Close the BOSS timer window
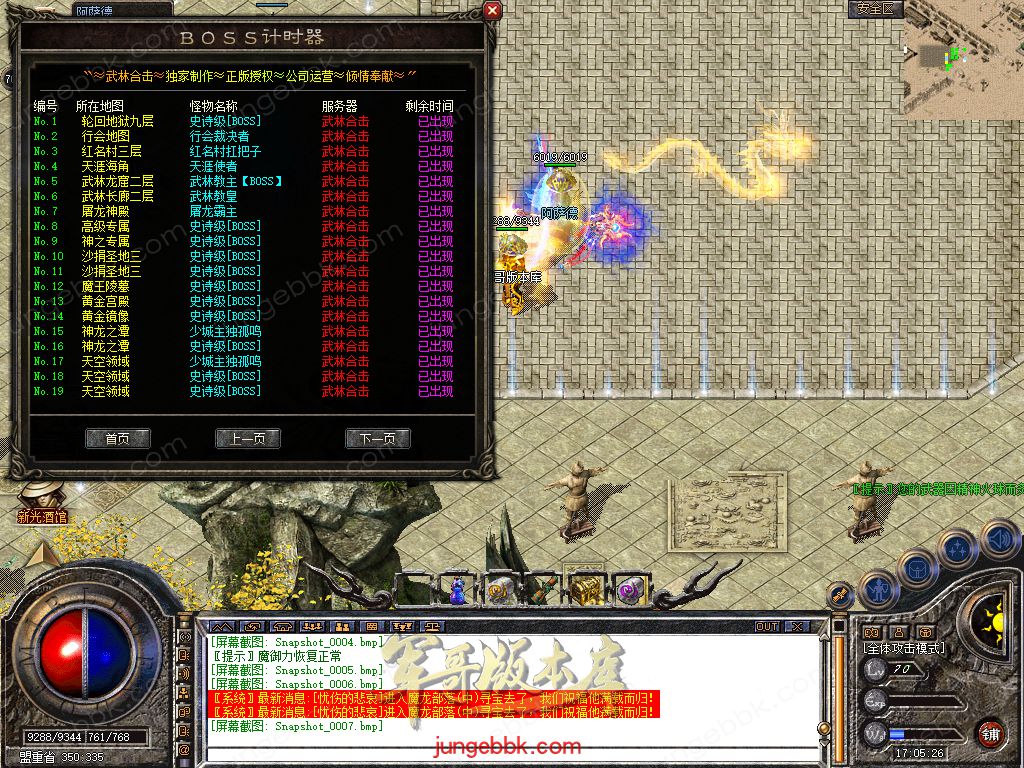The image size is (1024, 768). [x=492, y=11]
